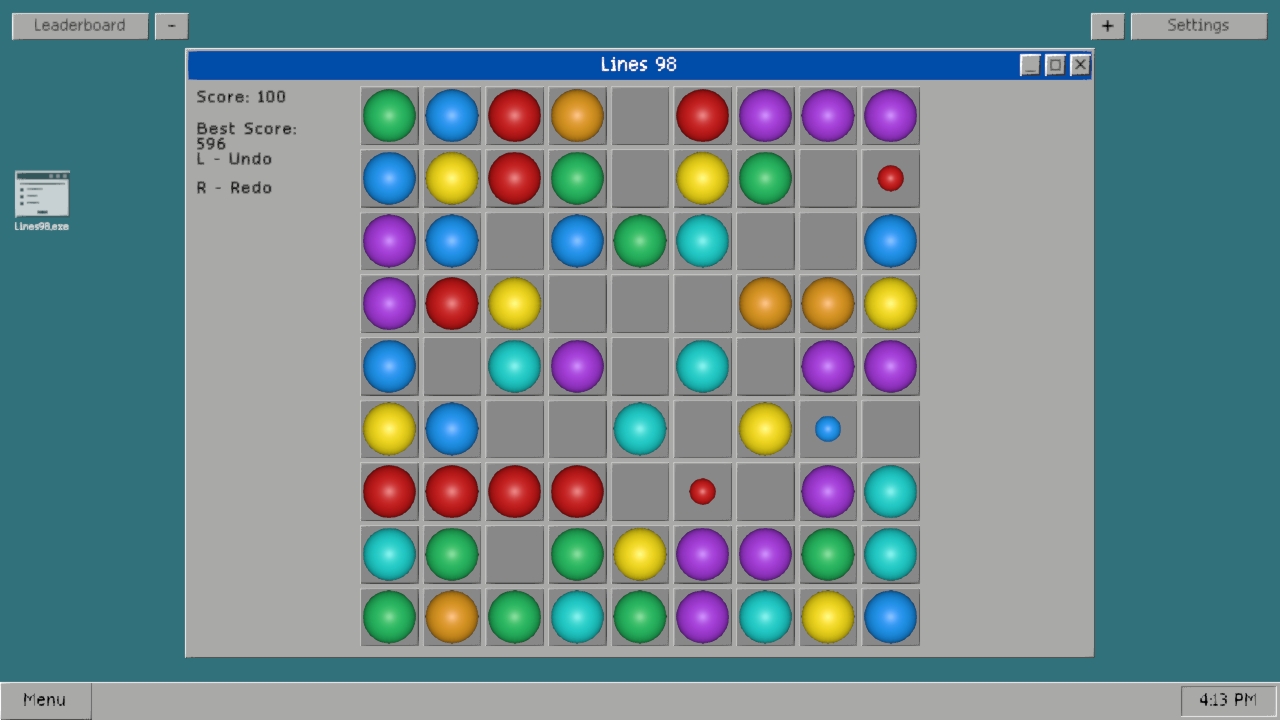1280x720 pixels.
Task: Open the Settings panel
Action: 1198,25
